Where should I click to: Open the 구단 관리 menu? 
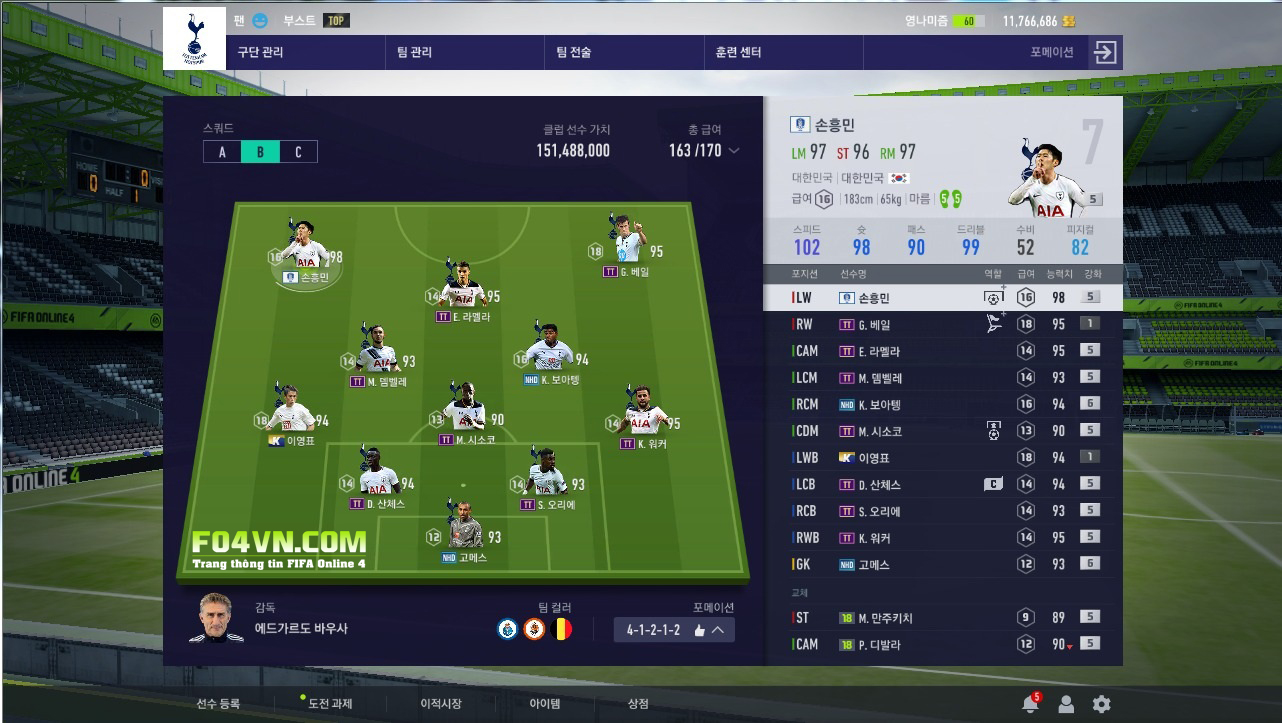tap(260, 52)
